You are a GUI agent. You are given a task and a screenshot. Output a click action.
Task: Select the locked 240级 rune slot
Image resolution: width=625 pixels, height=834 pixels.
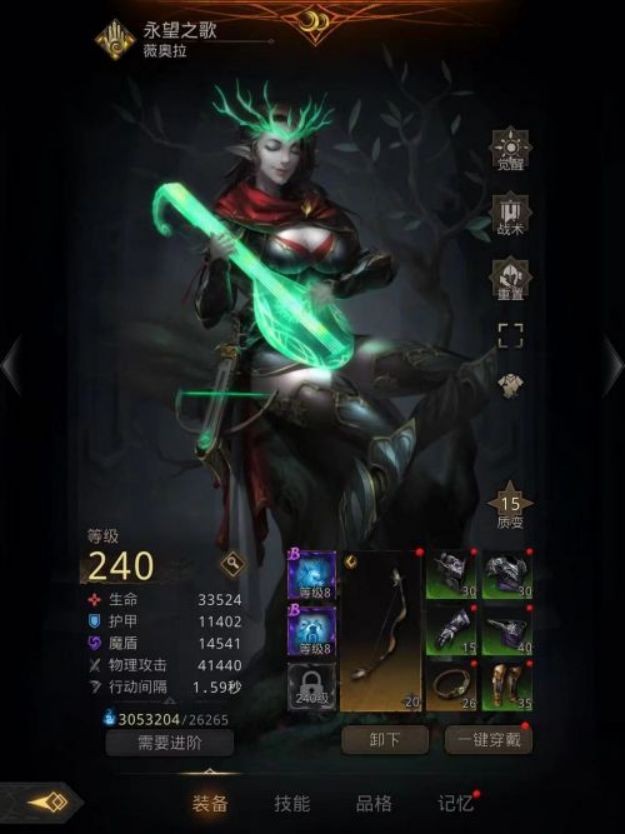point(311,687)
